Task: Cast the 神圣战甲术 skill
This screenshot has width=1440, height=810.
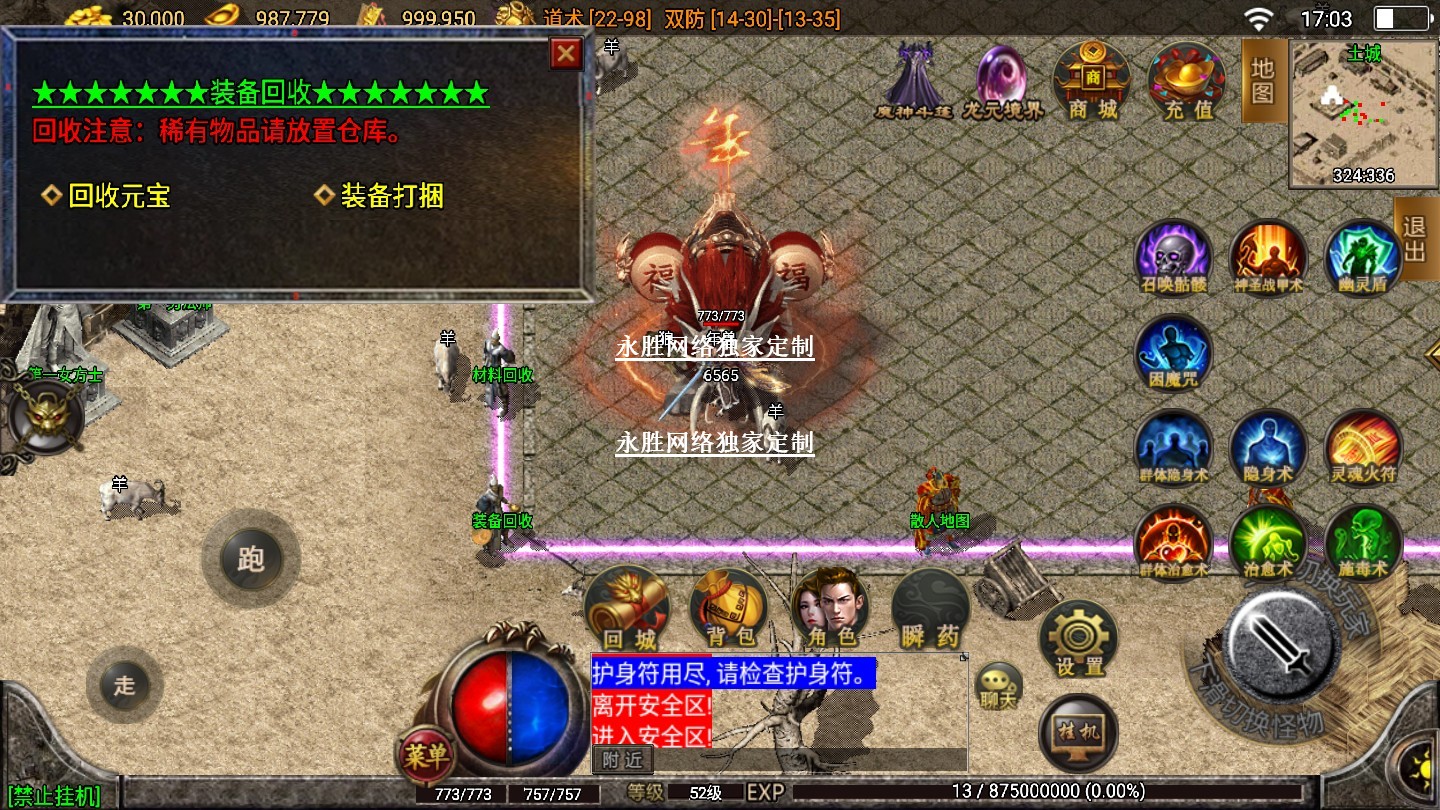Action: pos(1268,257)
